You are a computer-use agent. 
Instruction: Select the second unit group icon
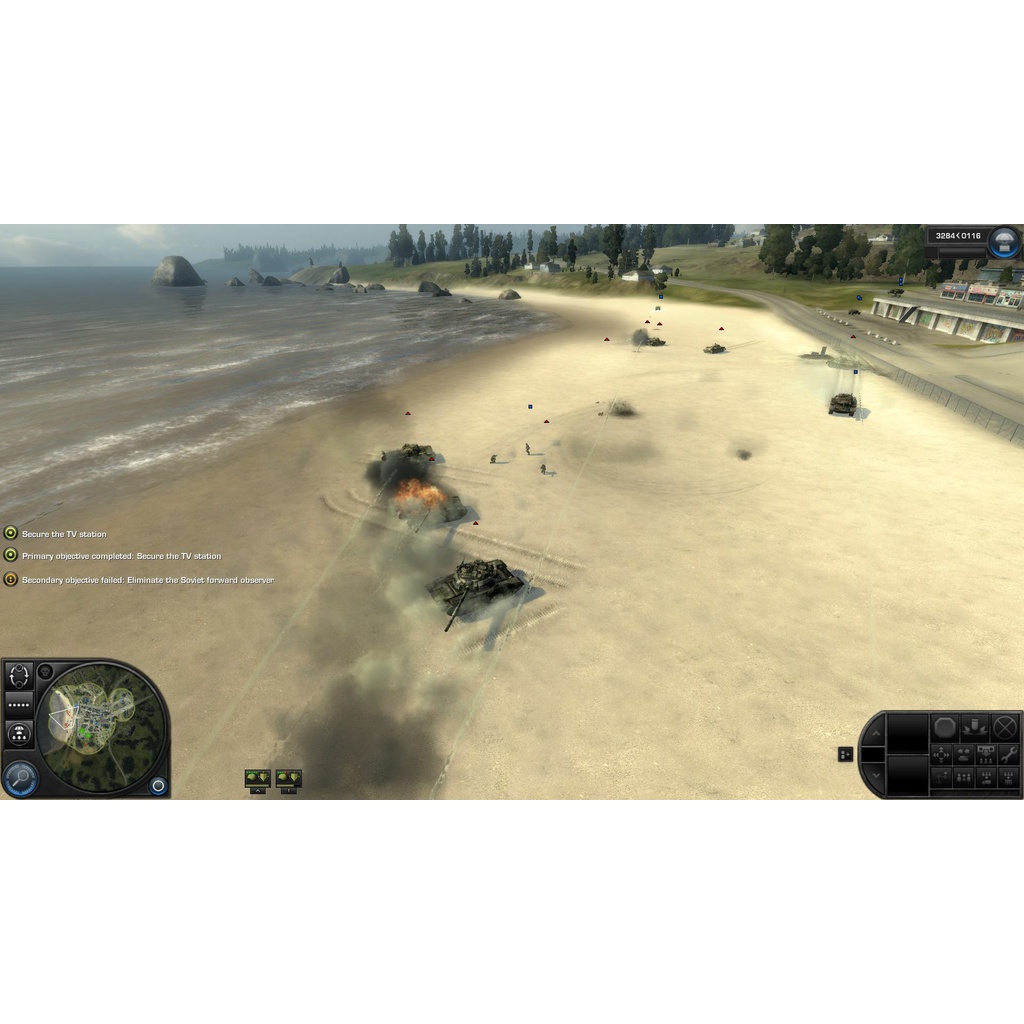pyautogui.click(x=288, y=778)
